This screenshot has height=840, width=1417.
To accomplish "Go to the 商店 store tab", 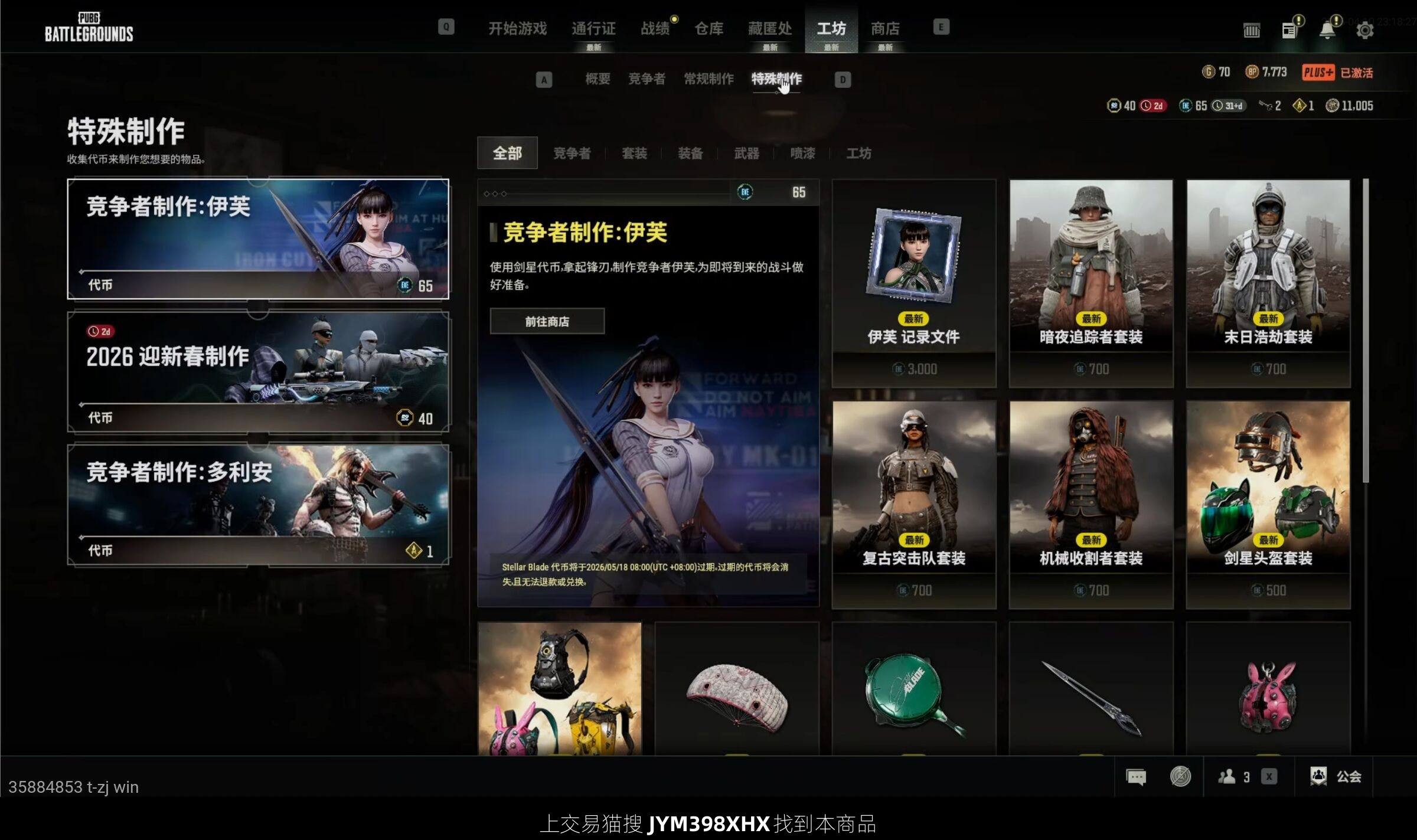I will [x=885, y=28].
